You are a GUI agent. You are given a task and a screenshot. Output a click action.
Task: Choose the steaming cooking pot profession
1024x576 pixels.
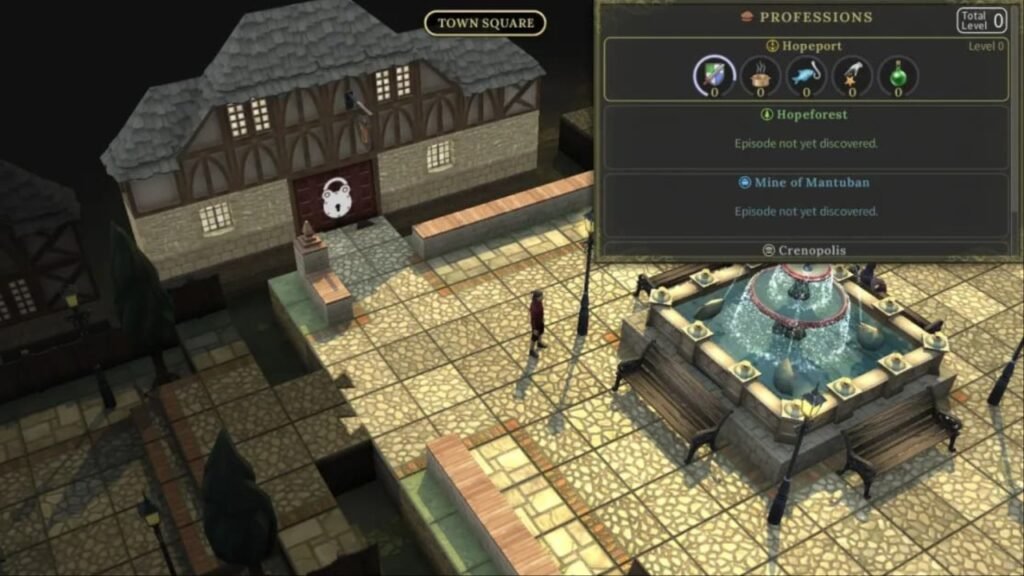(x=761, y=76)
